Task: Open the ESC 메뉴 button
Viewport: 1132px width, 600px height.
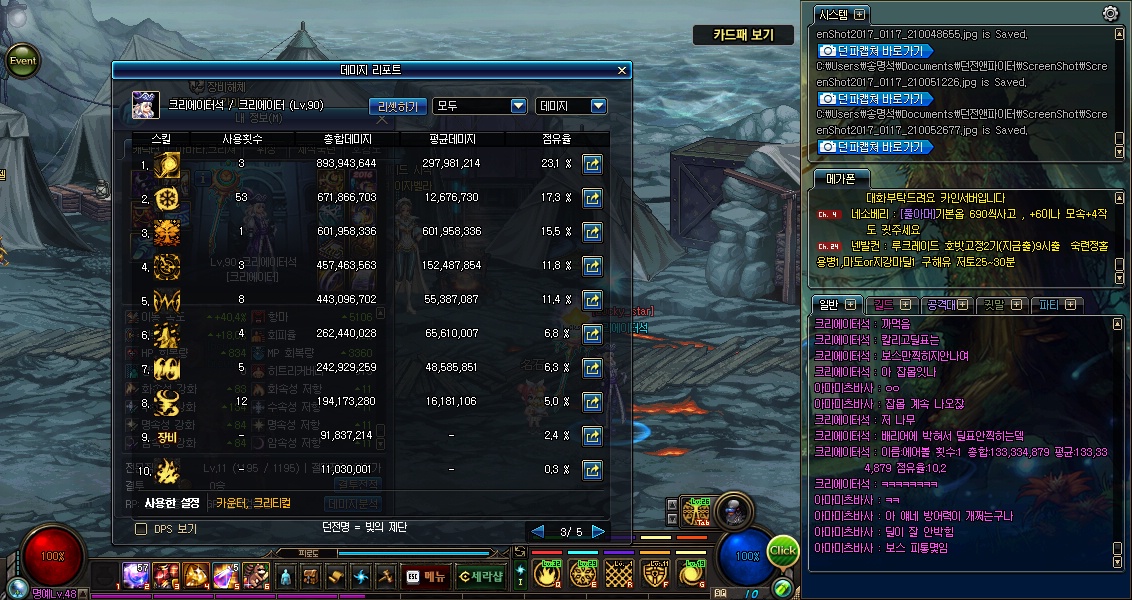Action: click(x=427, y=576)
